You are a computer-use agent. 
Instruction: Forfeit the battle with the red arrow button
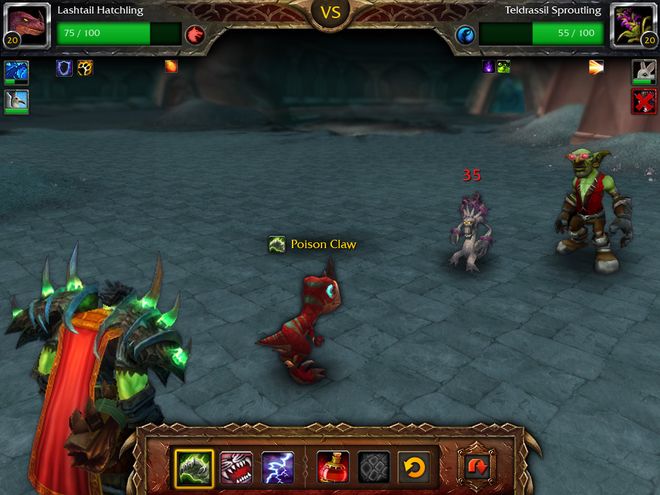click(x=475, y=467)
